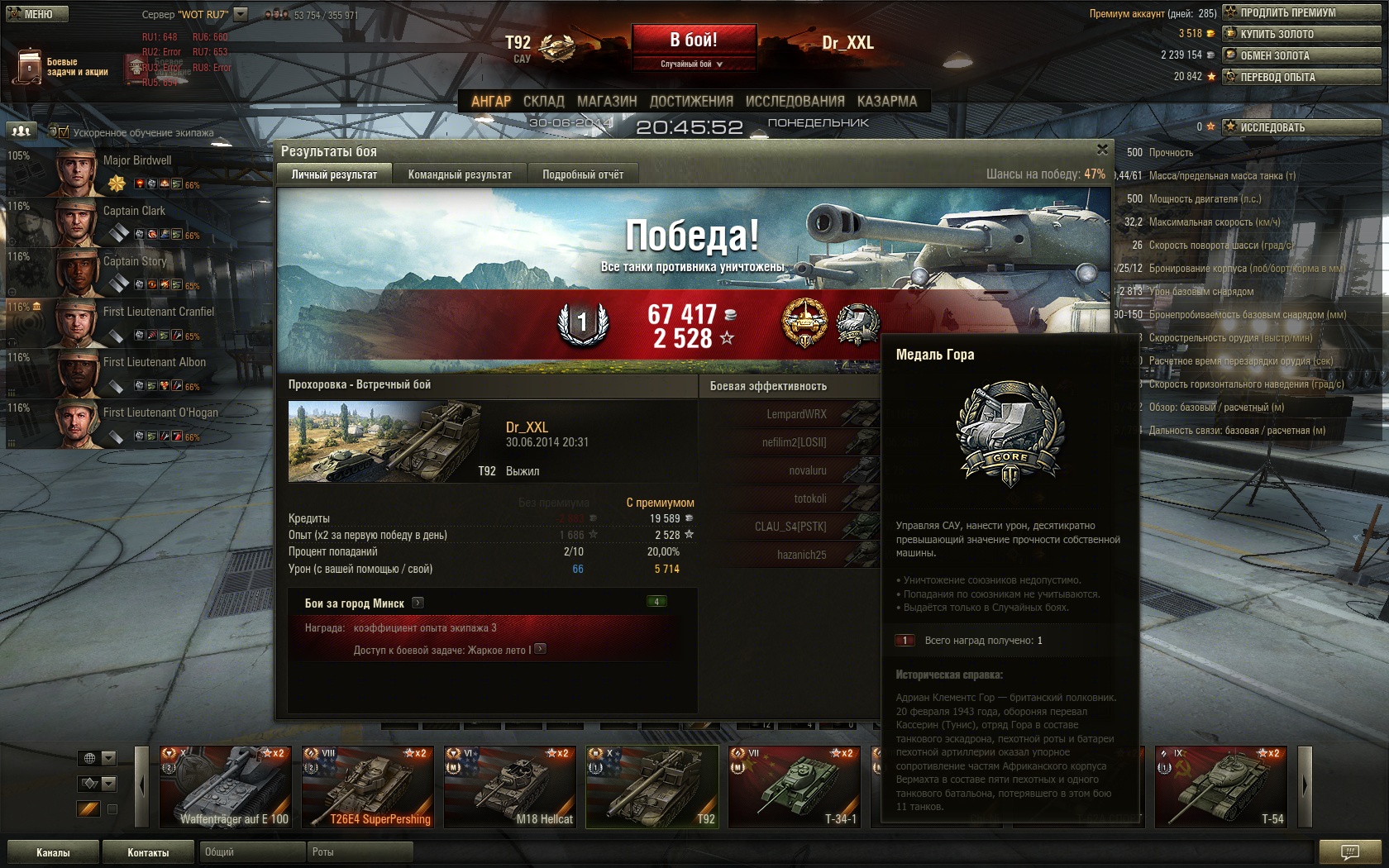Click ПРОДЛИТЬ ПРЕМИУМ button
The image size is (1389, 868).
pos(1301,12)
